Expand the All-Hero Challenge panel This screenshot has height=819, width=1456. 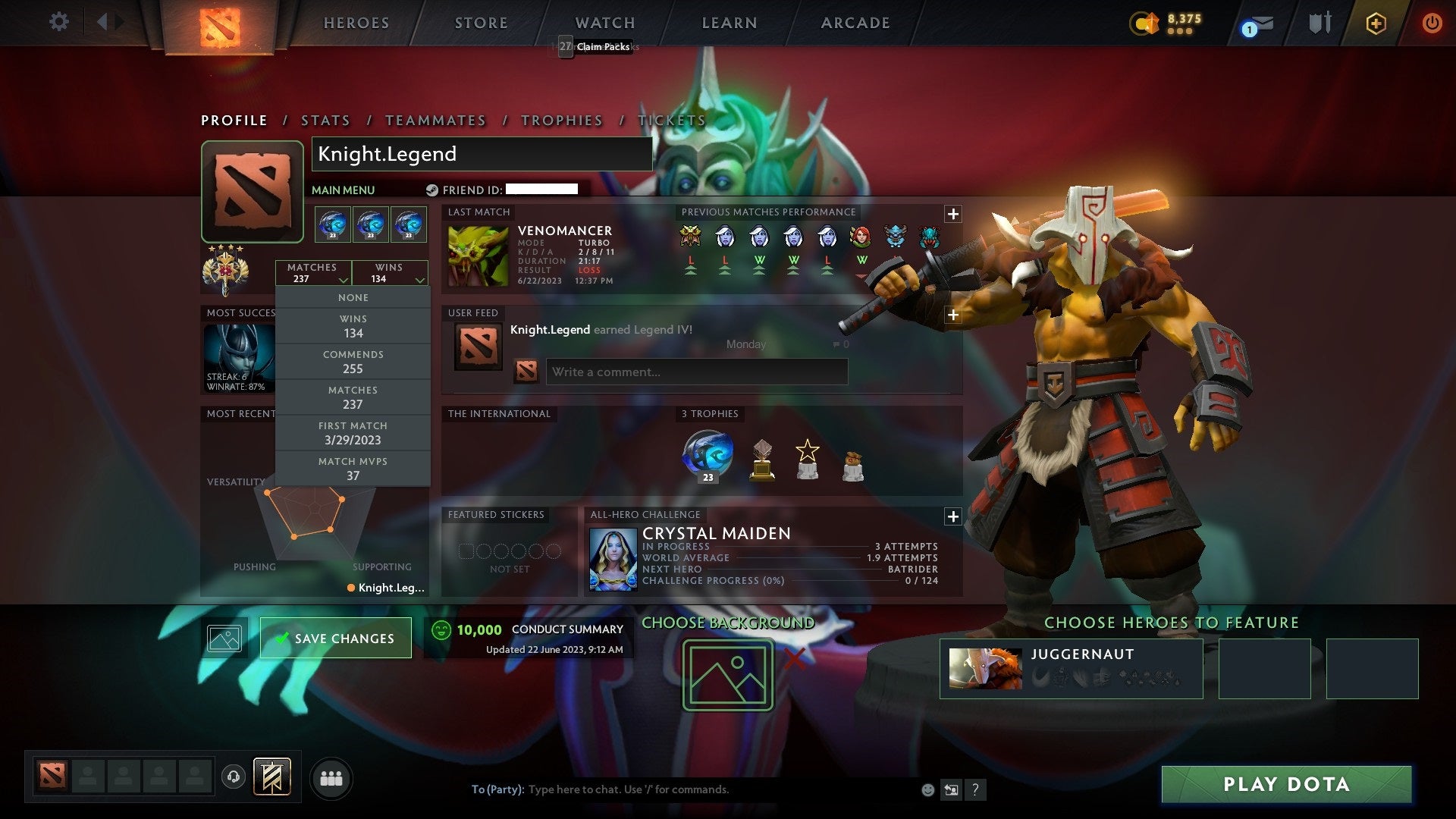coord(953,516)
